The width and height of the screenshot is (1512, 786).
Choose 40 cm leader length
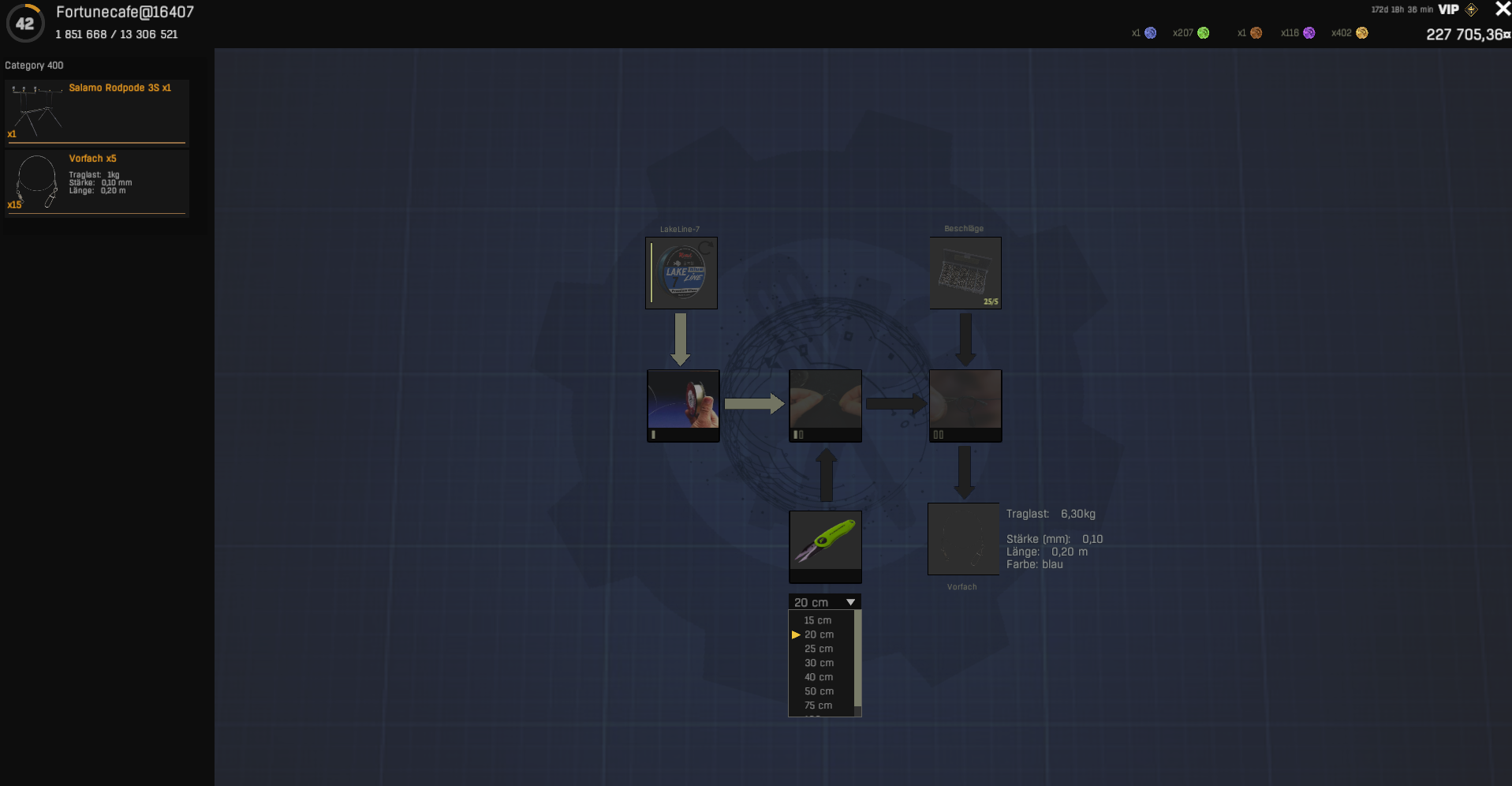(819, 677)
